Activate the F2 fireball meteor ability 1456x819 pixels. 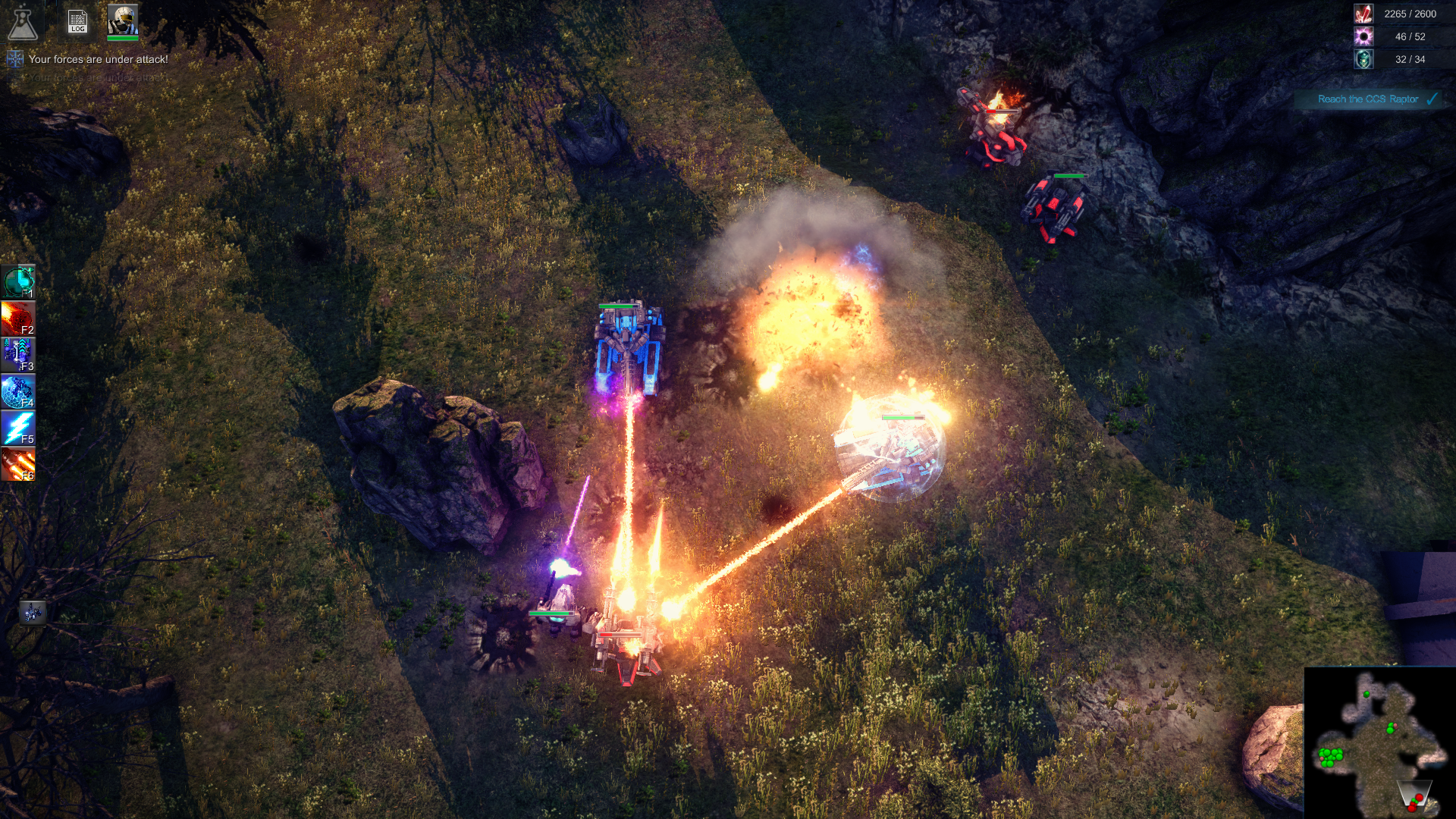pyautogui.click(x=18, y=318)
